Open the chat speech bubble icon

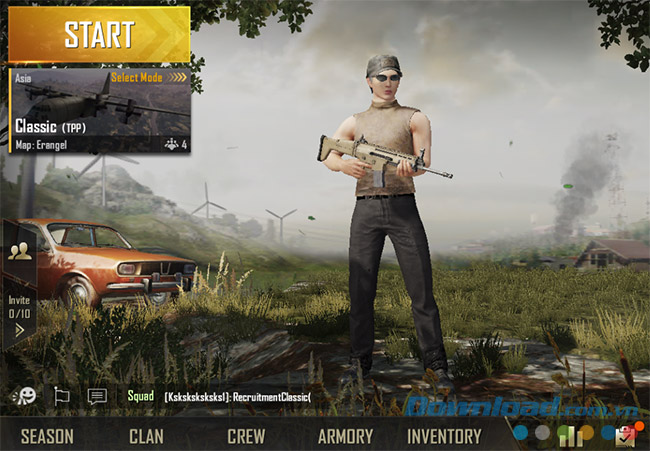point(97,396)
